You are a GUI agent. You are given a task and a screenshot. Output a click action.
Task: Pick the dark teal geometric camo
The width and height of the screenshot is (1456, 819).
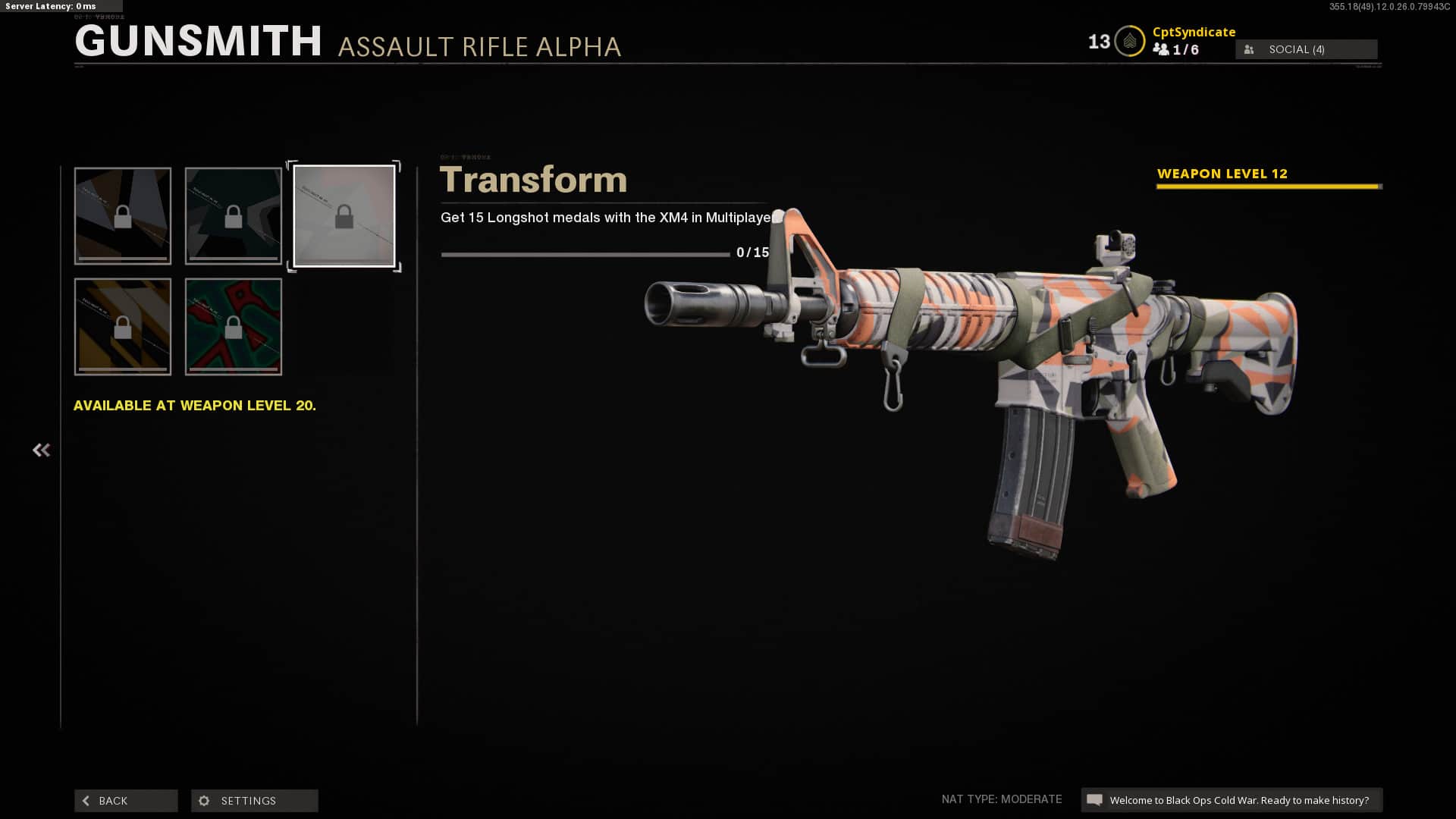tap(234, 216)
